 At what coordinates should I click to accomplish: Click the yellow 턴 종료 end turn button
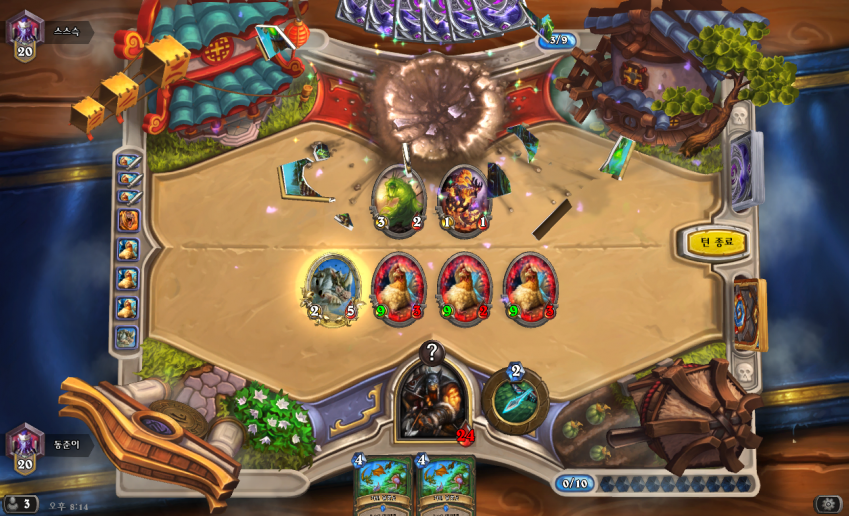716,242
